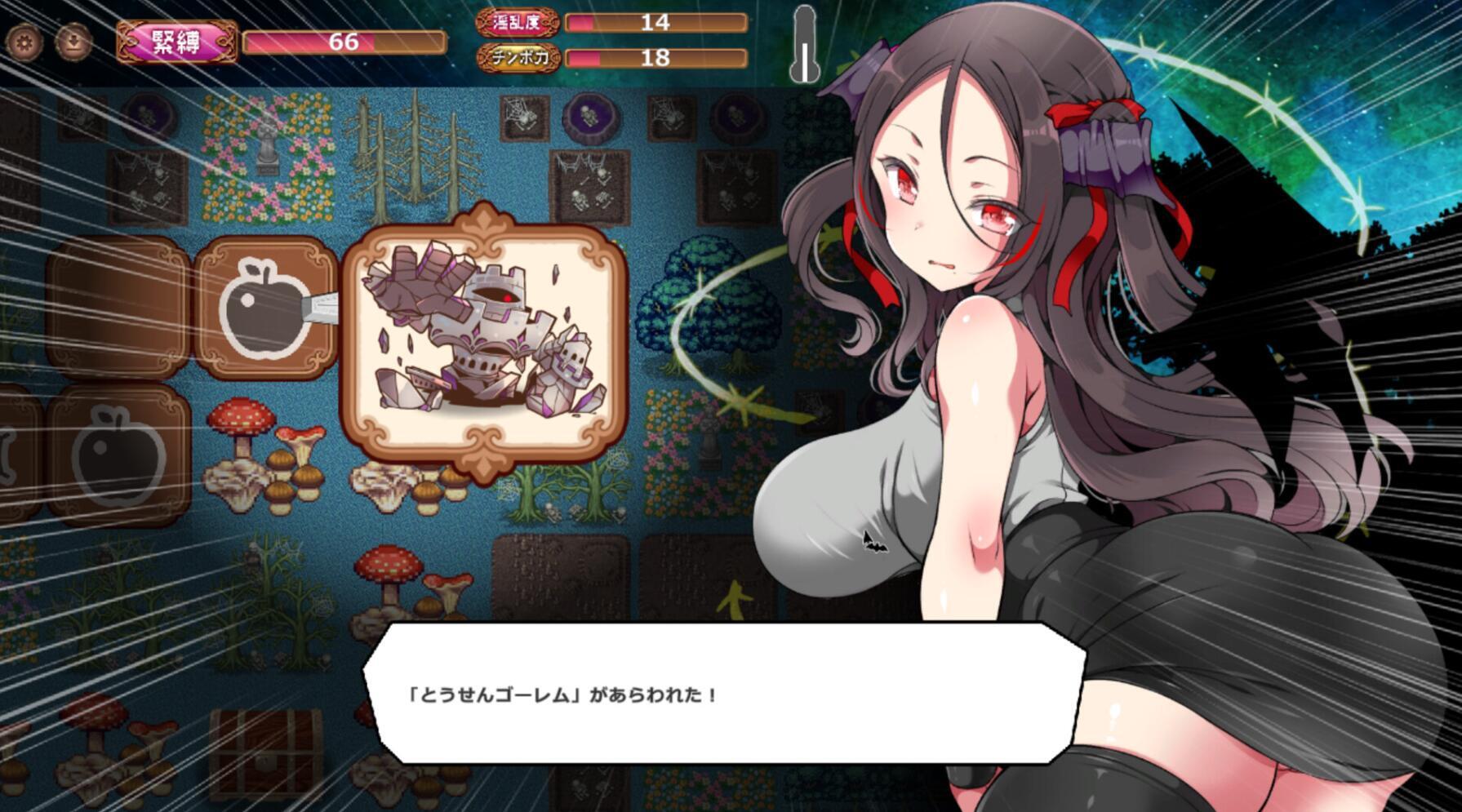Screen dimensions: 1462x812
Task: Click the 淫乱度 gauge label
Action: [517, 20]
